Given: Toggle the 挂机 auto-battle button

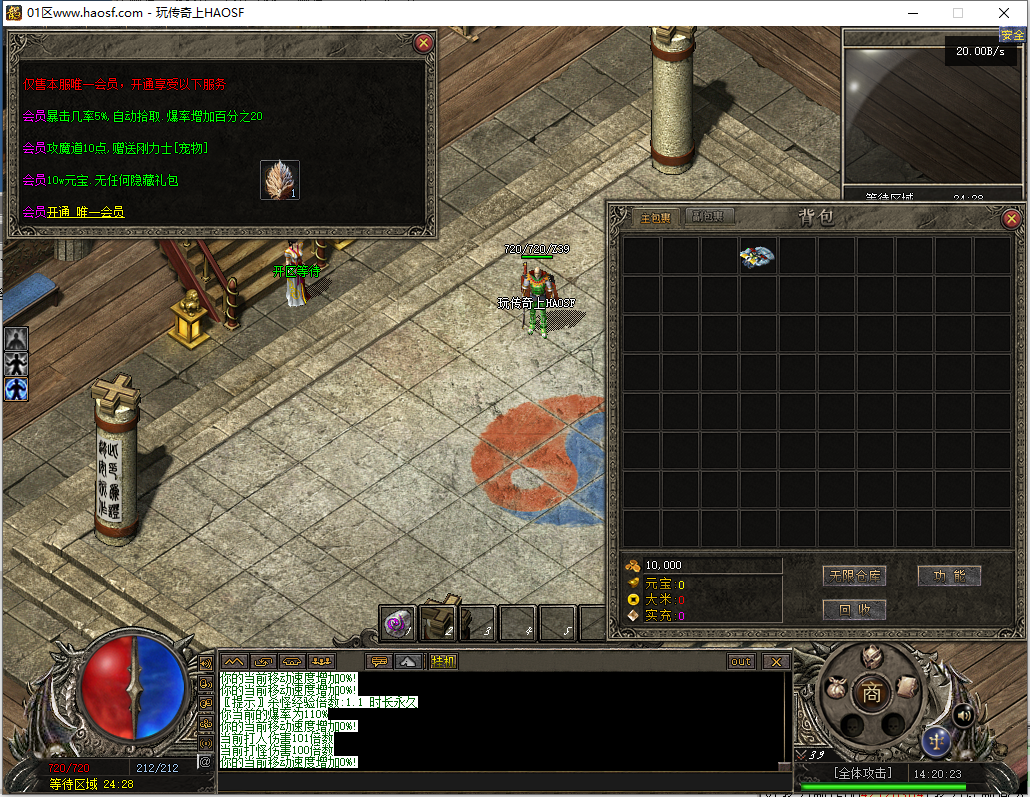Looking at the screenshot, I should click(443, 661).
